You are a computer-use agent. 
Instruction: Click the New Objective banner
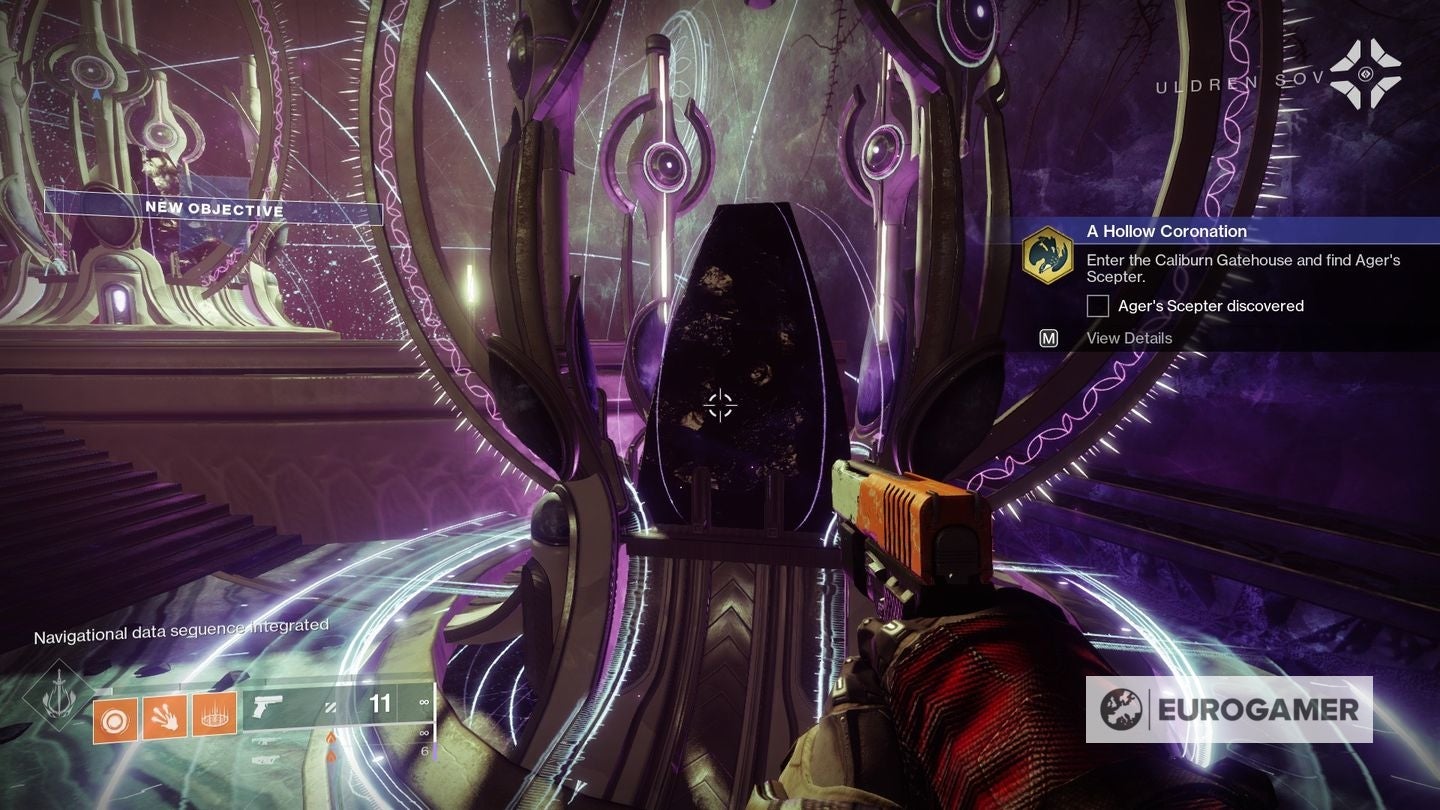click(214, 208)
